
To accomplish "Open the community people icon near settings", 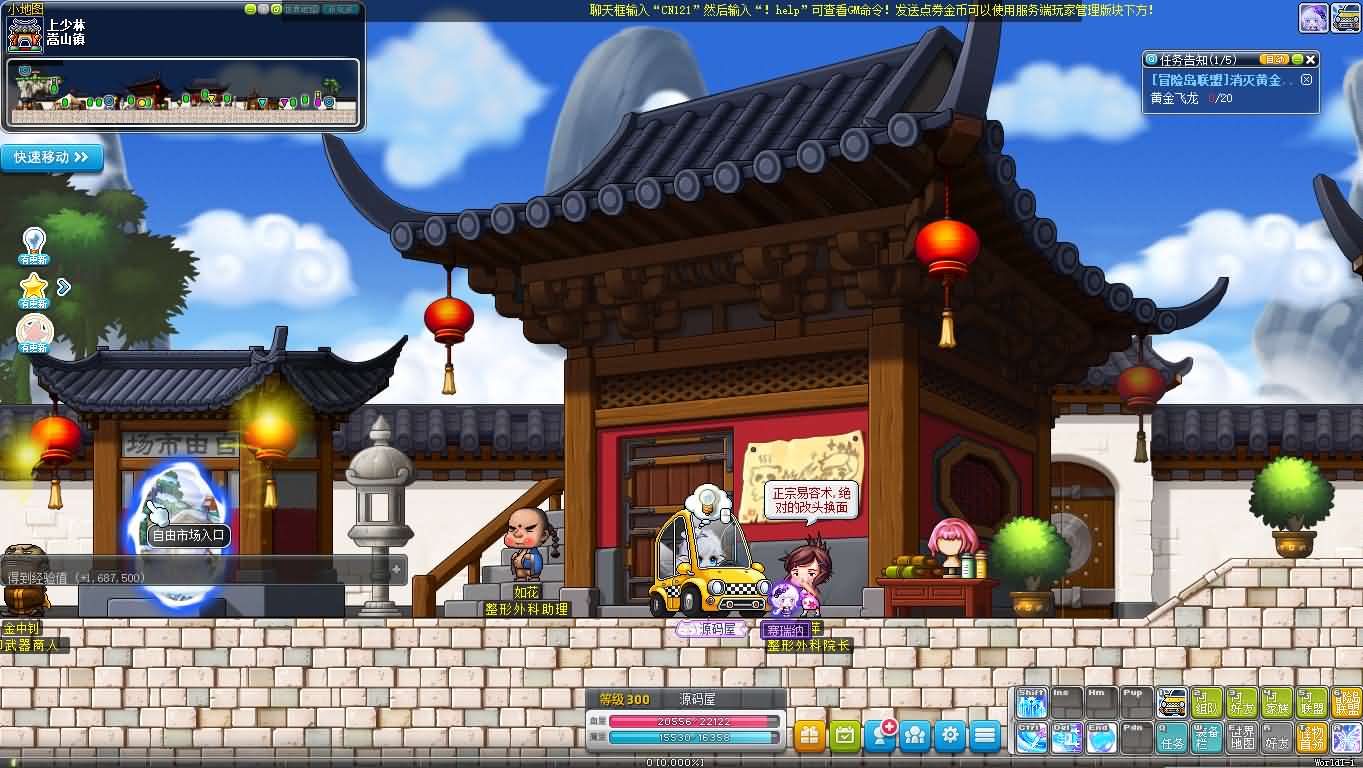I will pyautogui.click(x=915, y=734).
